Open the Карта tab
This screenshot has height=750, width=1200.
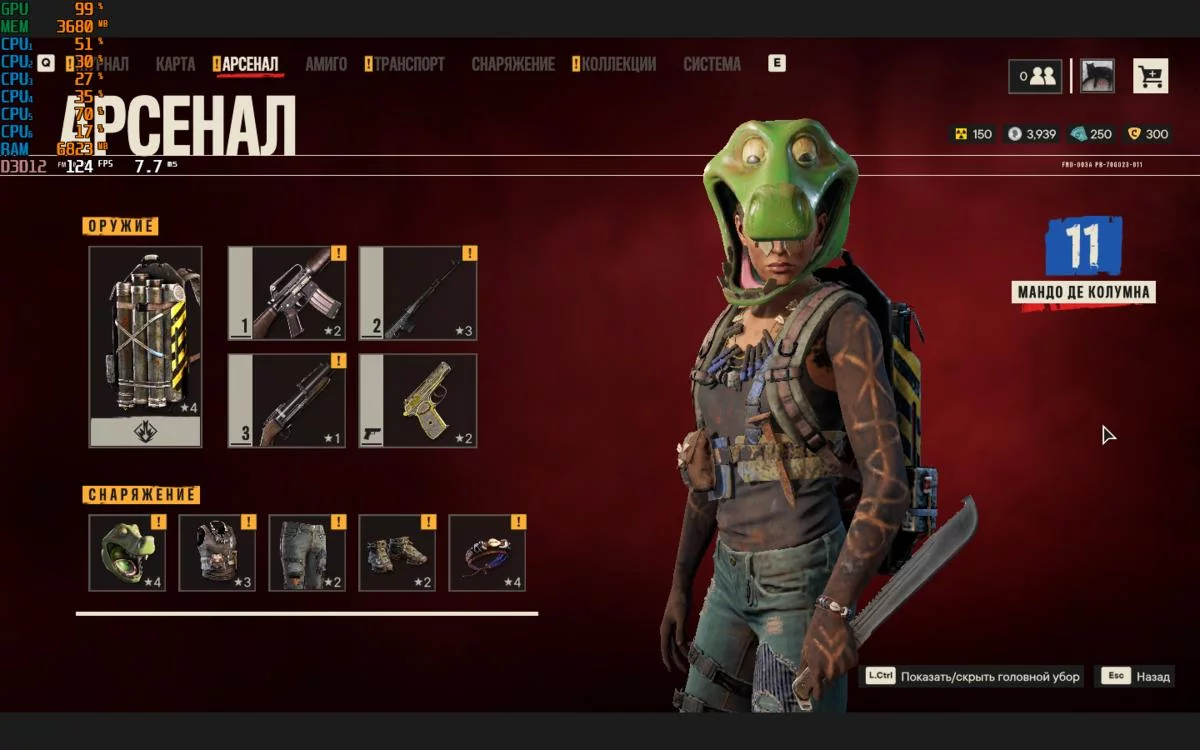(x=175, y=64)
